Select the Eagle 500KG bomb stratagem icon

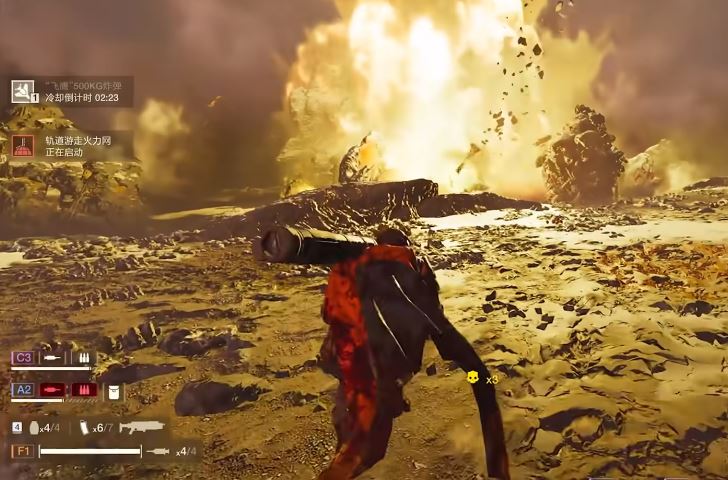click(x=22, y=91)
